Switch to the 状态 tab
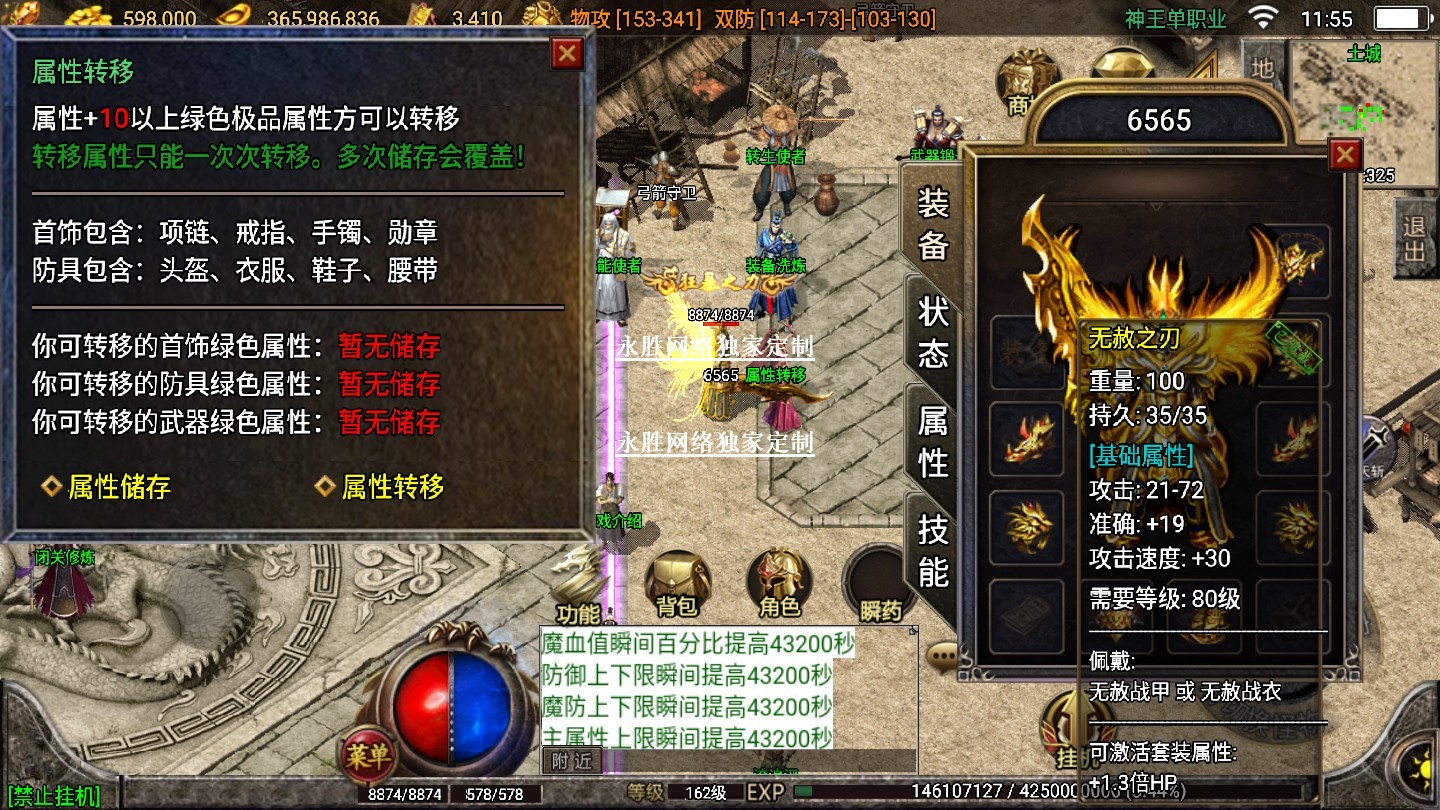The height and width of the screenshot is (810, 1440). [932, 332]
